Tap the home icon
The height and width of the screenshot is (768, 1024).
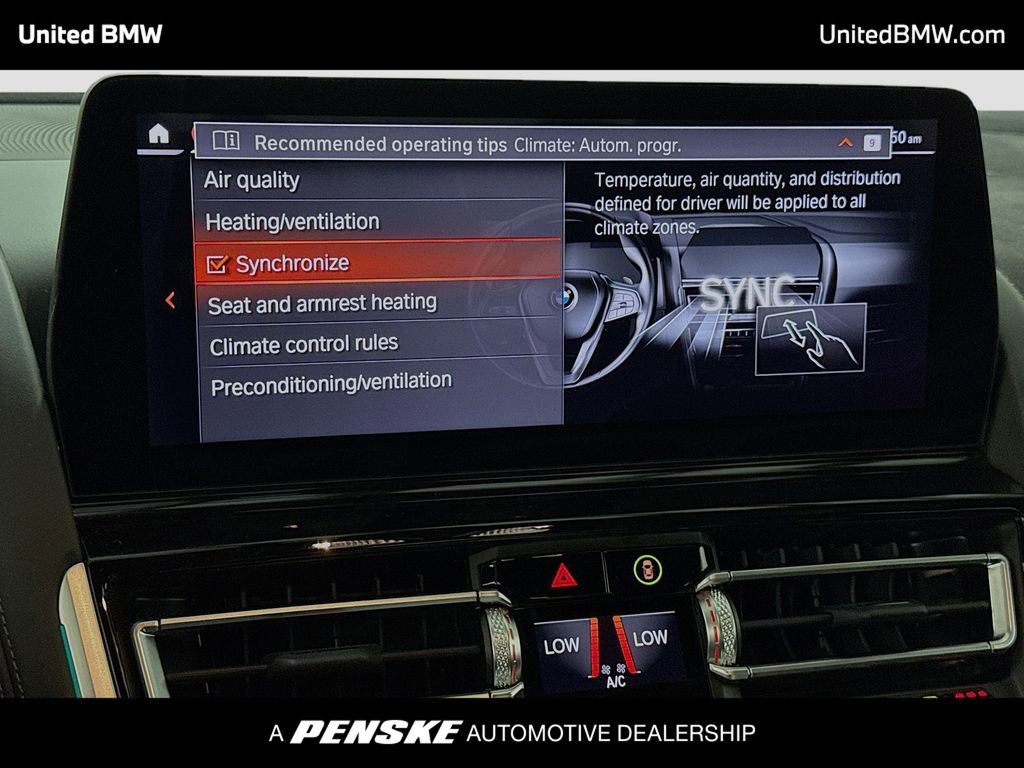click(158, 133)
